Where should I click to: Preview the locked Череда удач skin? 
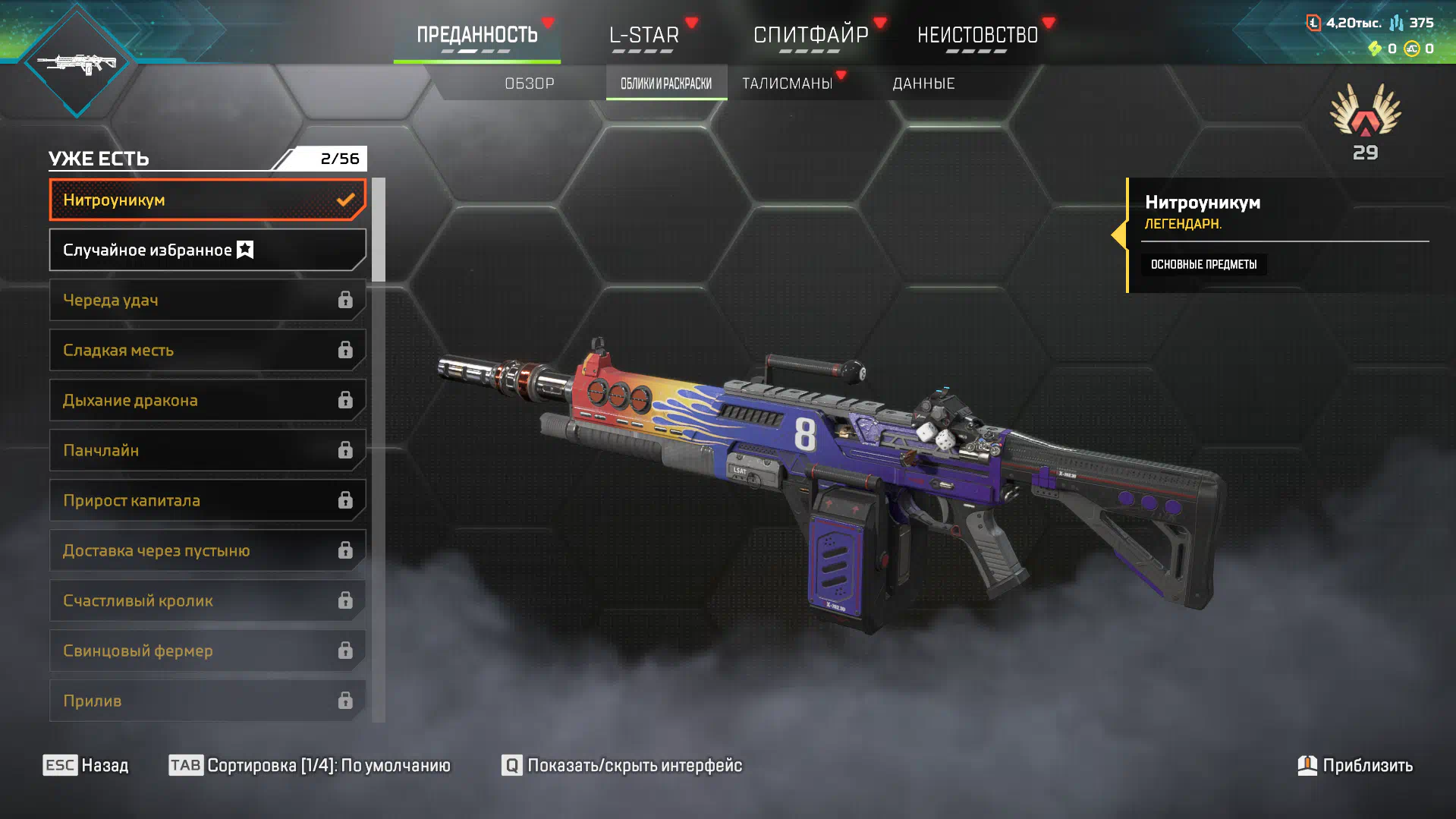click(x=207, y=301)
